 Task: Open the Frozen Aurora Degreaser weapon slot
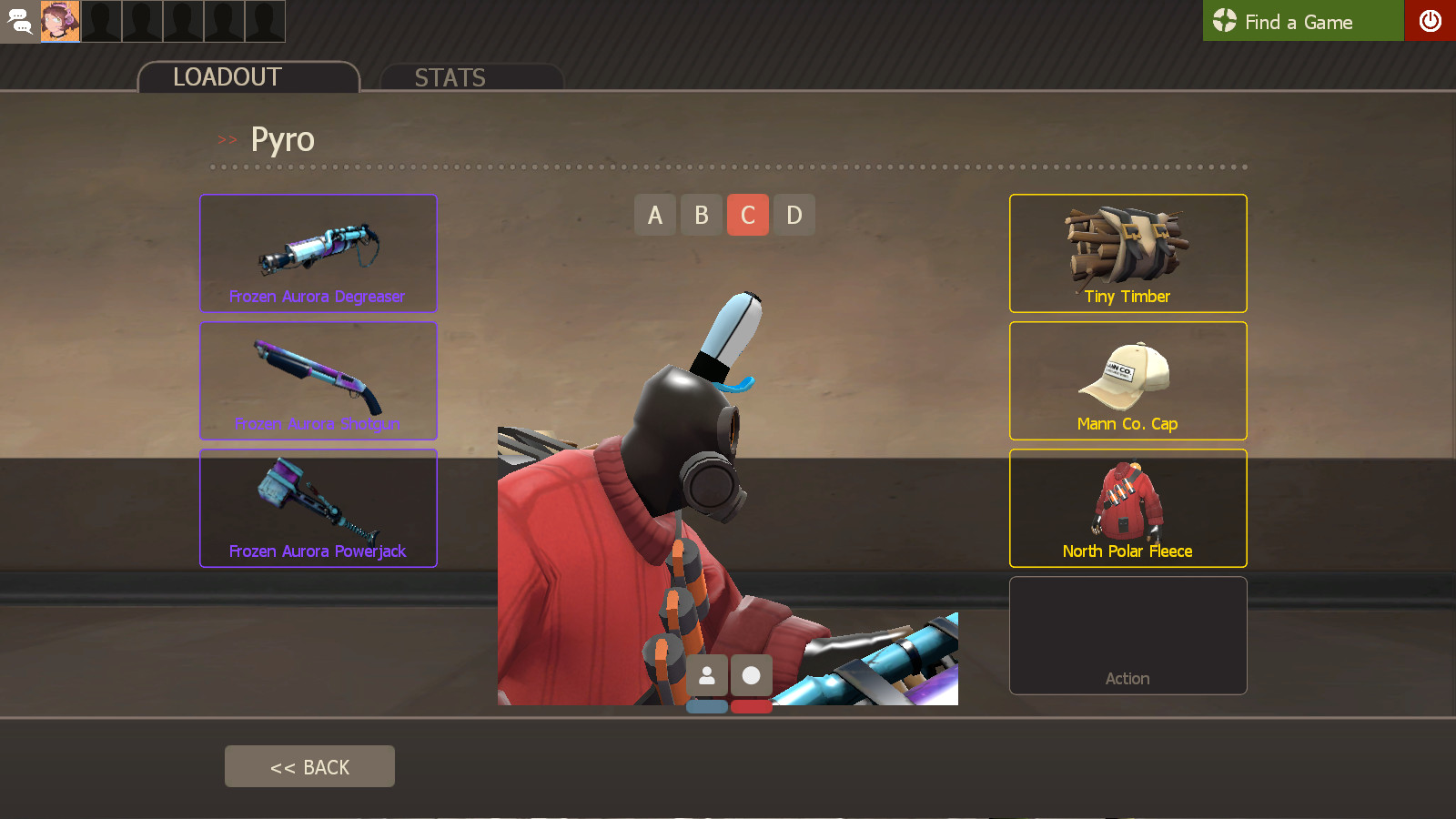pyautogui.click(x=318, y=253)
